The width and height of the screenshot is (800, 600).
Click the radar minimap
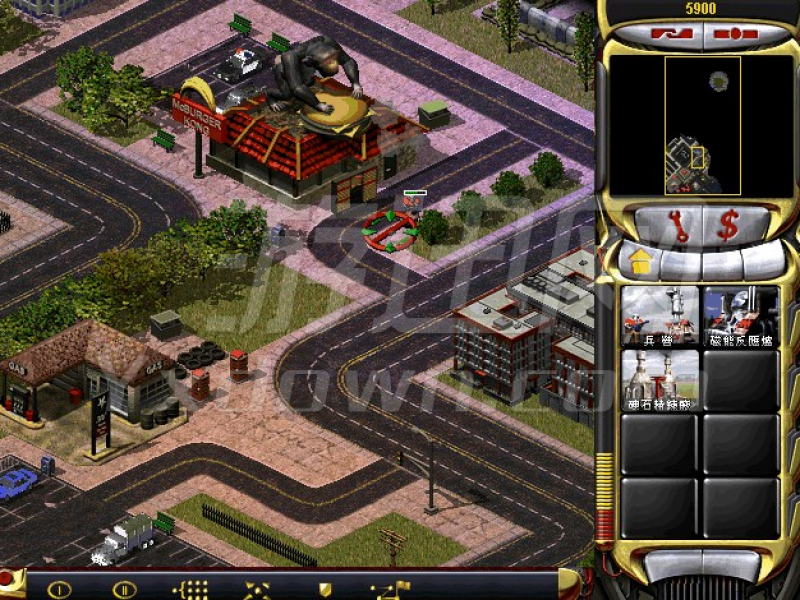pyautogui.click(x=702, y=125)
